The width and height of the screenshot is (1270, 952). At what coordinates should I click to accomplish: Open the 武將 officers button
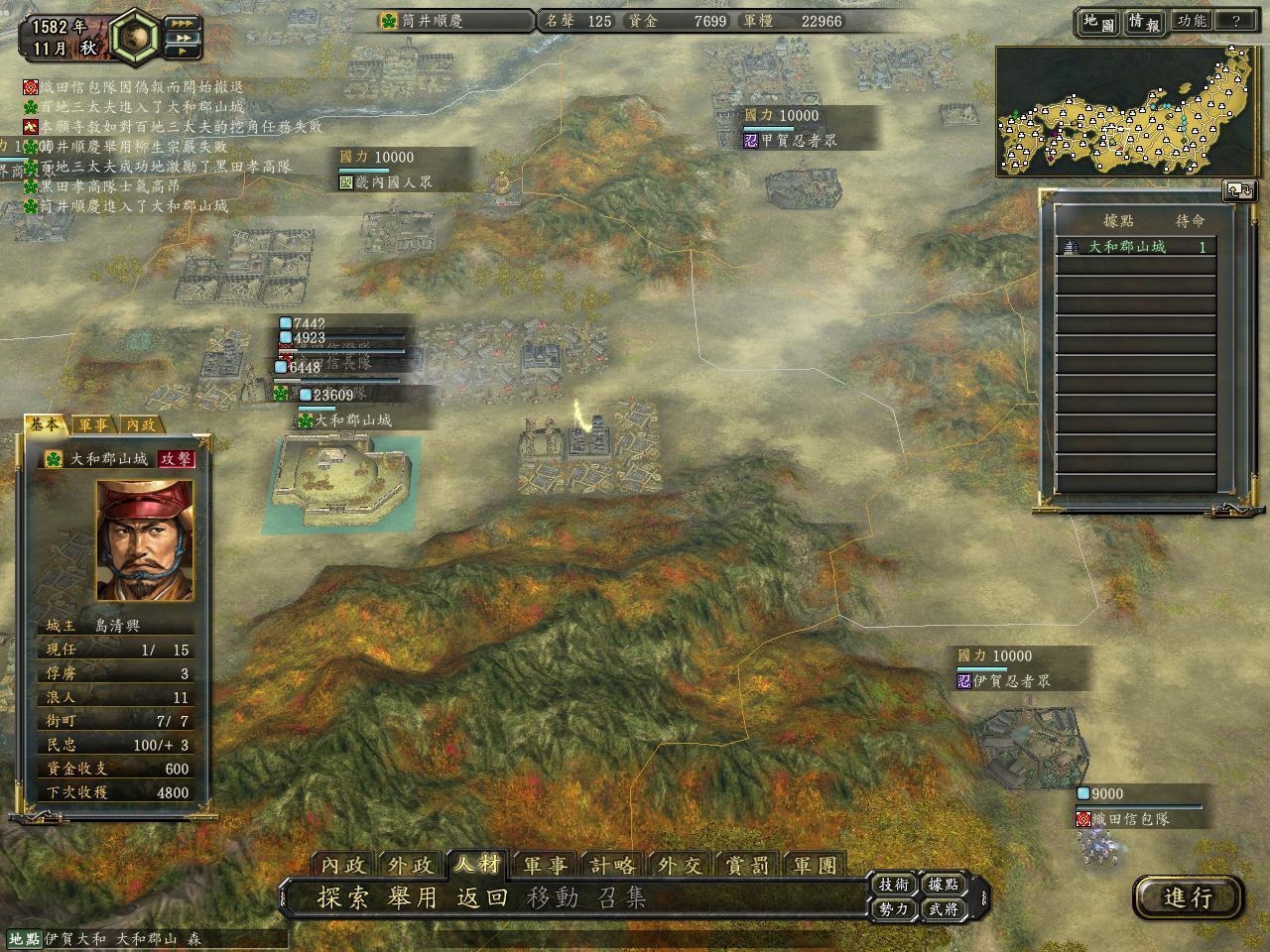click(943, 908)
